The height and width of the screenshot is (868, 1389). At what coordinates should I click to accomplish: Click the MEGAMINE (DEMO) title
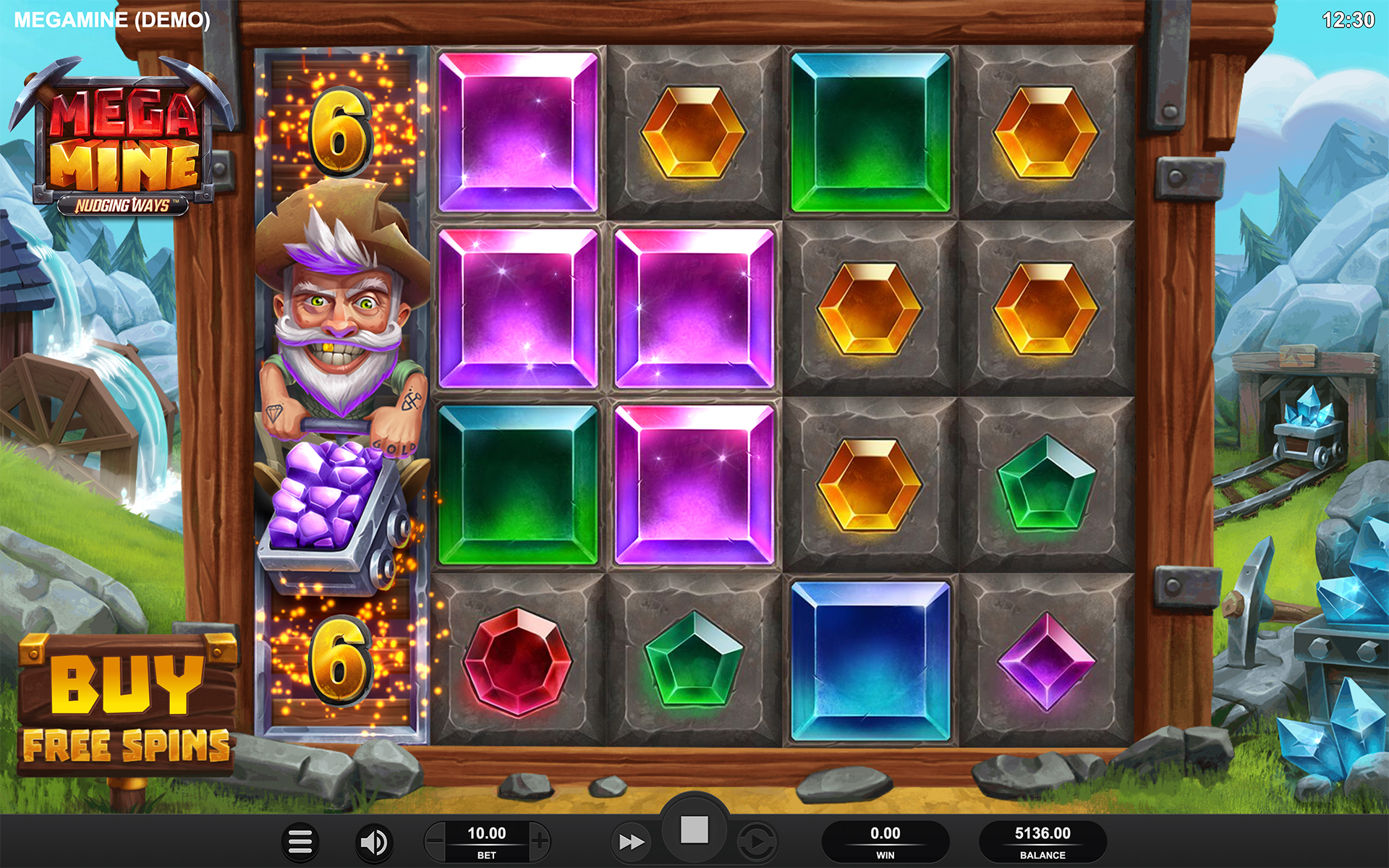click(x=112, y=20)
